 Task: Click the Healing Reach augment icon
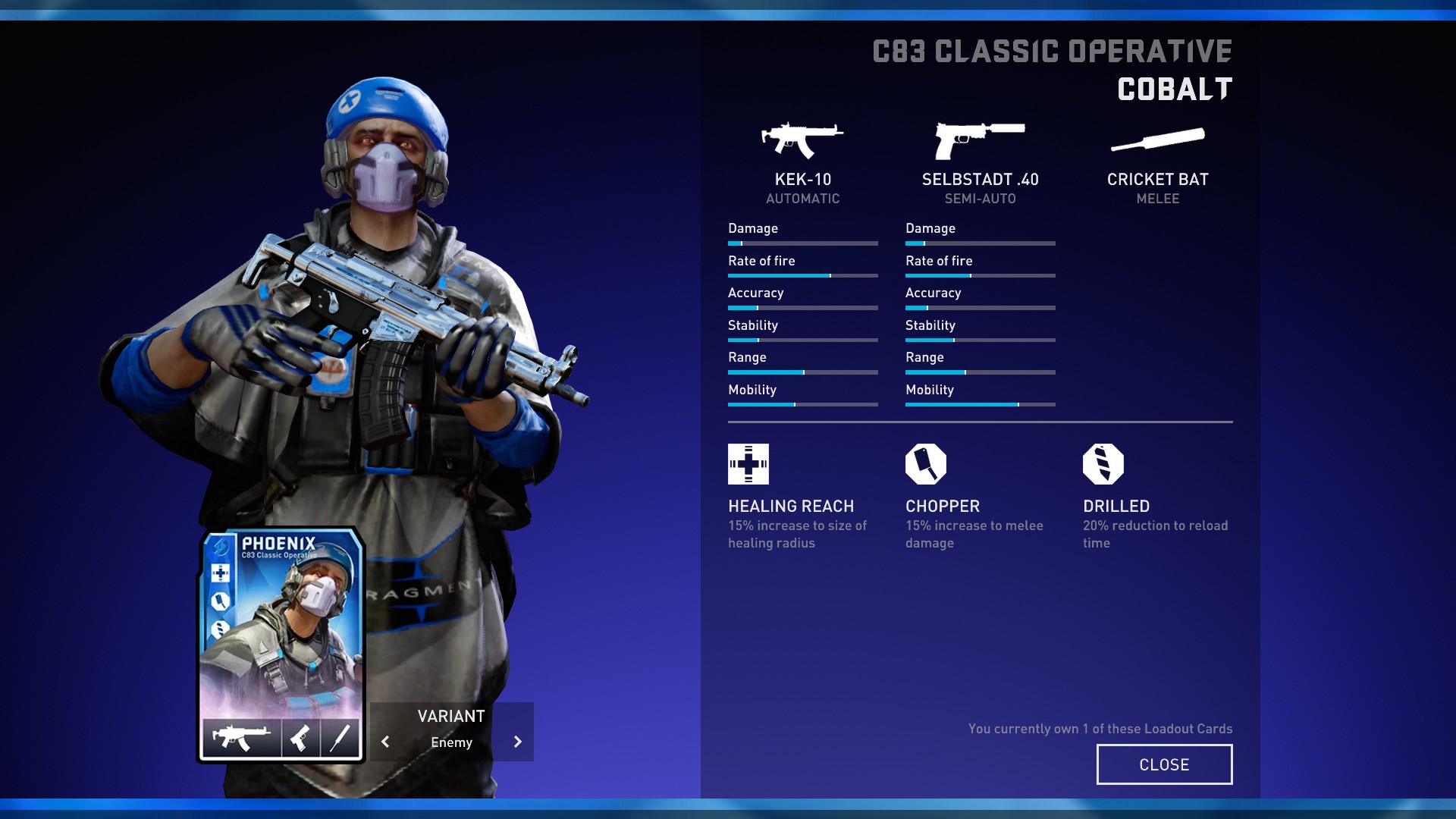click(748, 464)
